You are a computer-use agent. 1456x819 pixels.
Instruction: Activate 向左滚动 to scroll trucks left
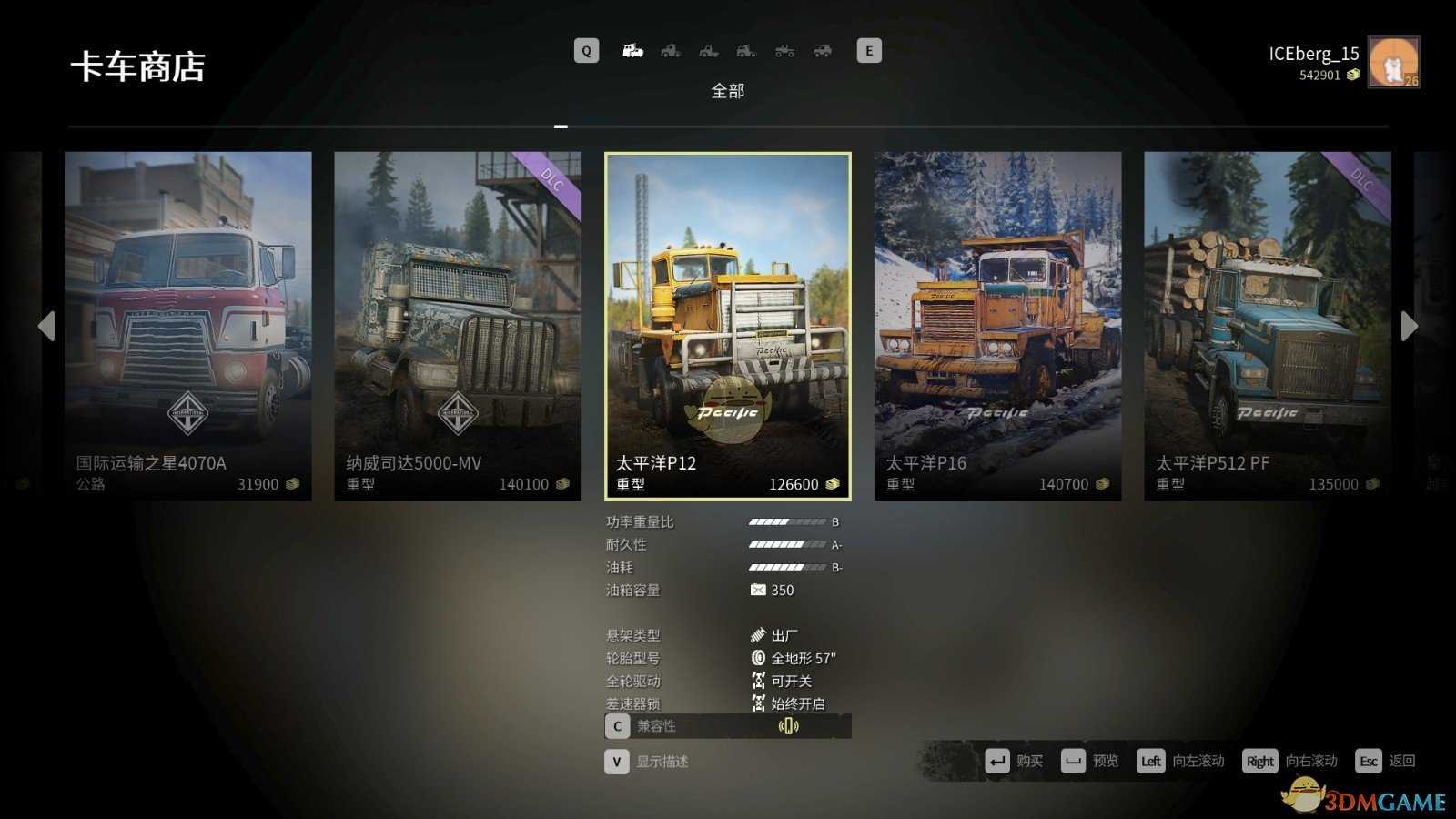coord(1180,761)
